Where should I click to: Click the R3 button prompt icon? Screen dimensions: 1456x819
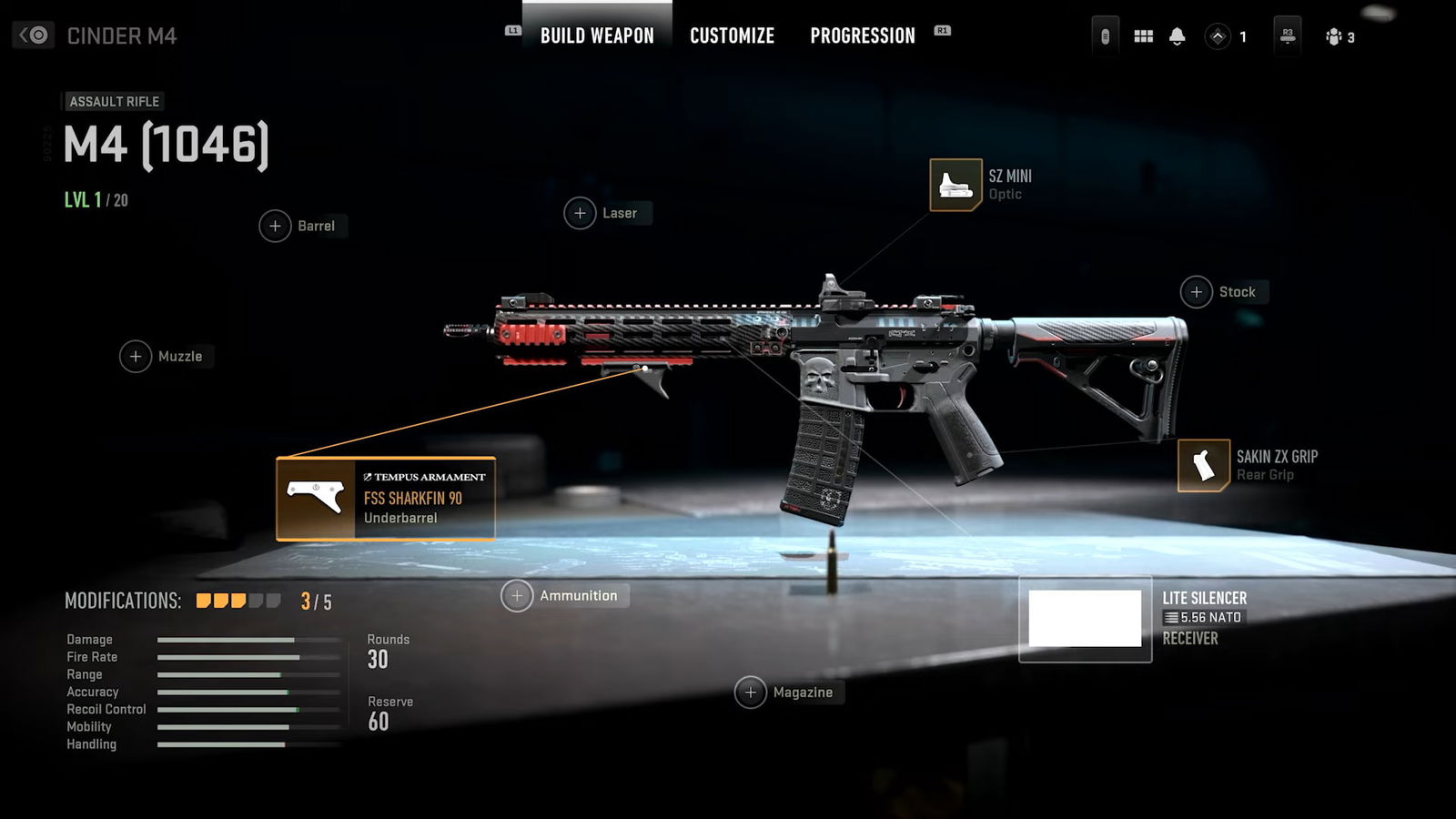(x=1287, y=36)
